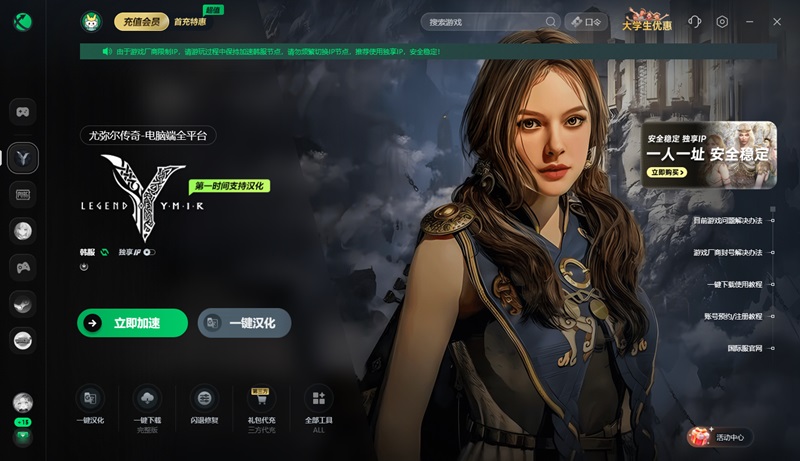Screen dimensions: 800x461
Task: Click the large 一键汉化 button
Action: (244, 323)
